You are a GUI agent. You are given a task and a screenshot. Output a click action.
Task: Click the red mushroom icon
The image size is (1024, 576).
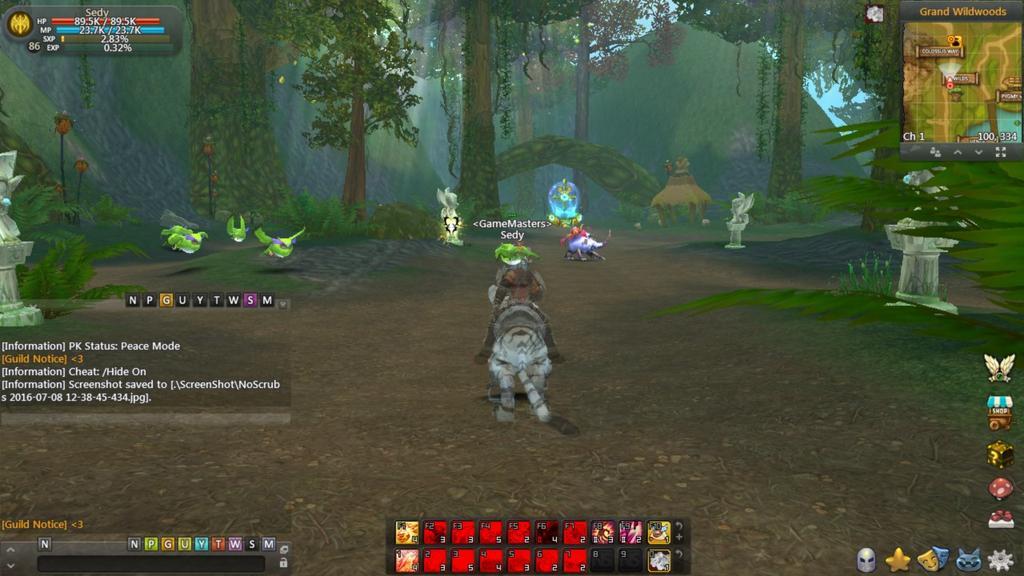point(1000,488)
